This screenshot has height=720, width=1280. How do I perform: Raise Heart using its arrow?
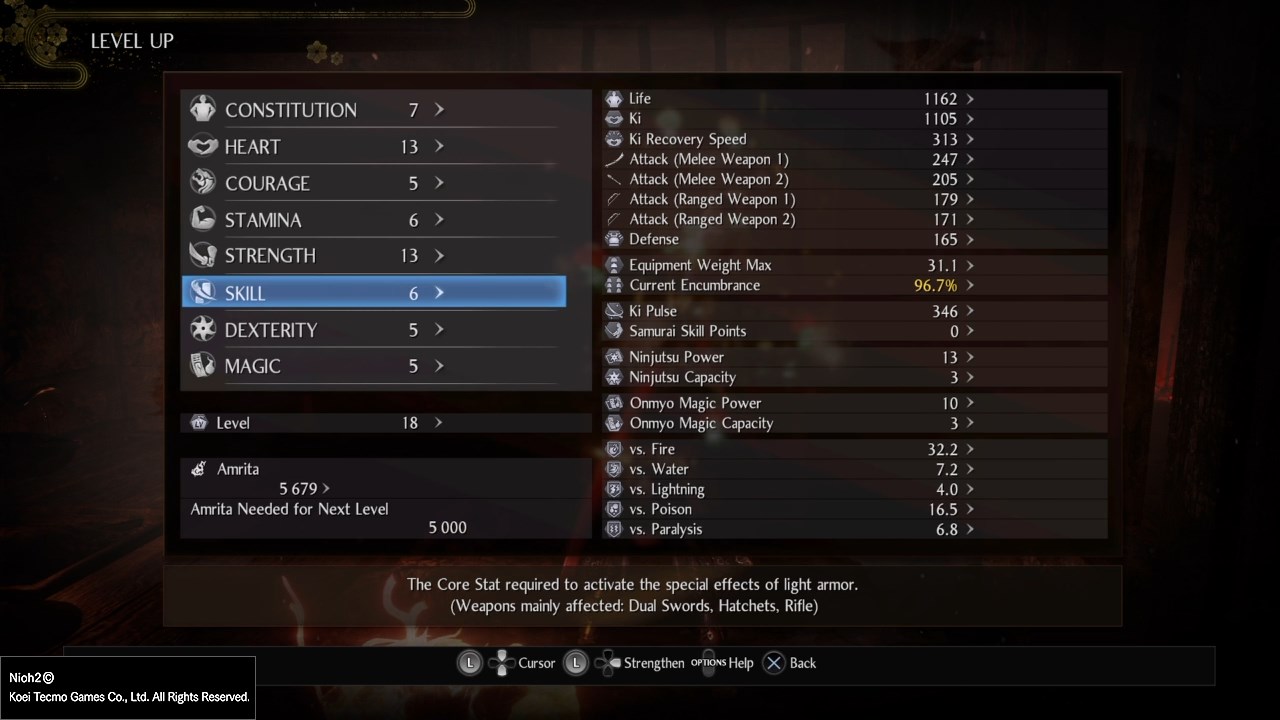(x=439, y=147)
